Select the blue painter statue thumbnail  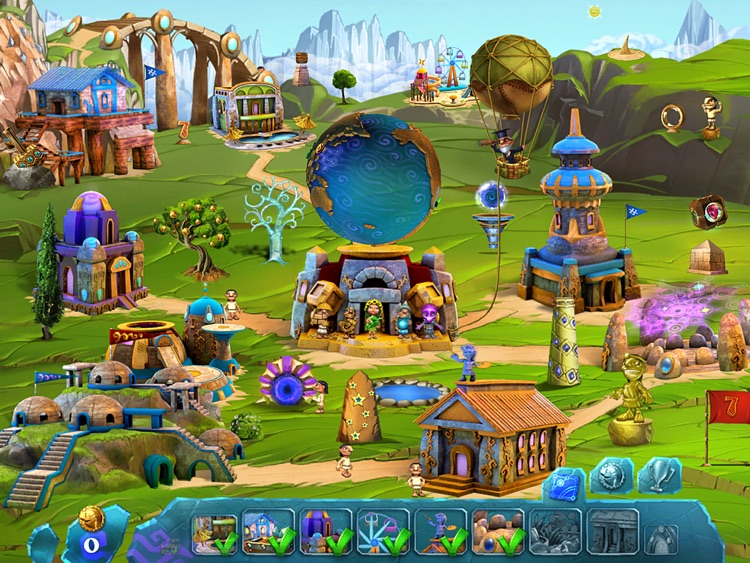click(x=442, y=533)
